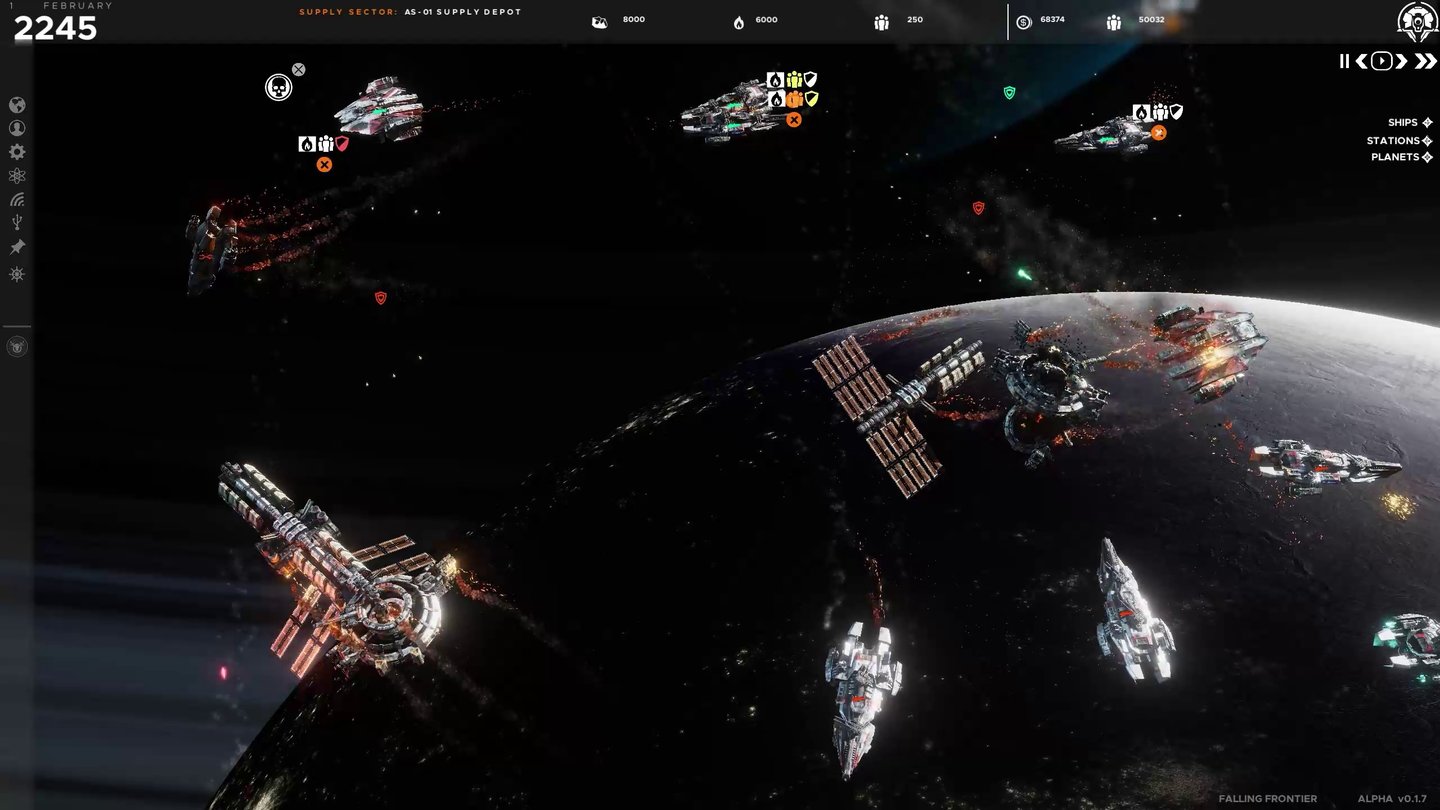Dismiss the skull marker with grey X
1440x810 pixels.
298,70
